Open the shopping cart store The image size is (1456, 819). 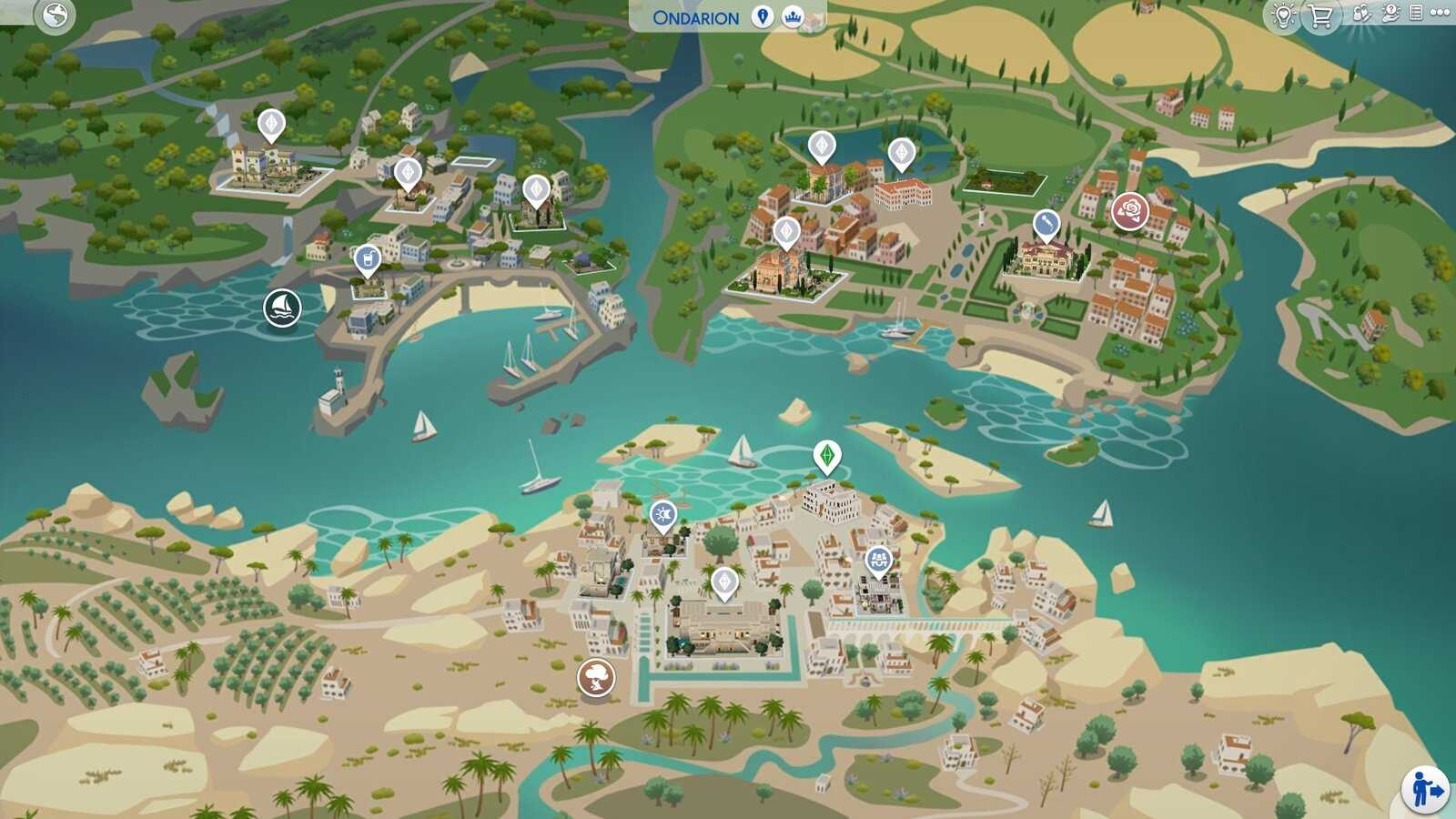(1320, 15)
